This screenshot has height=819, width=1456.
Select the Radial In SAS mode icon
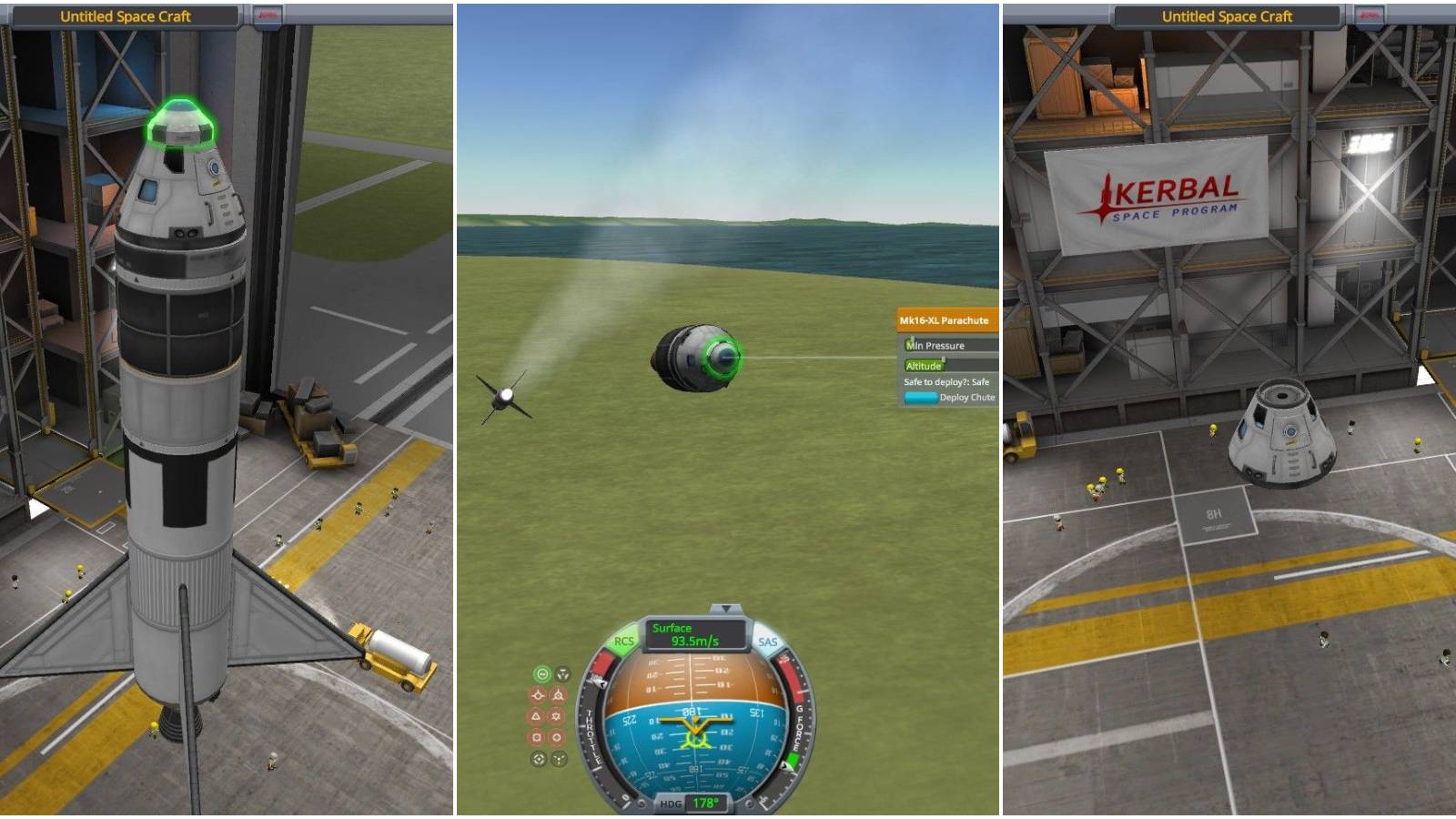[x=537, y=737]
